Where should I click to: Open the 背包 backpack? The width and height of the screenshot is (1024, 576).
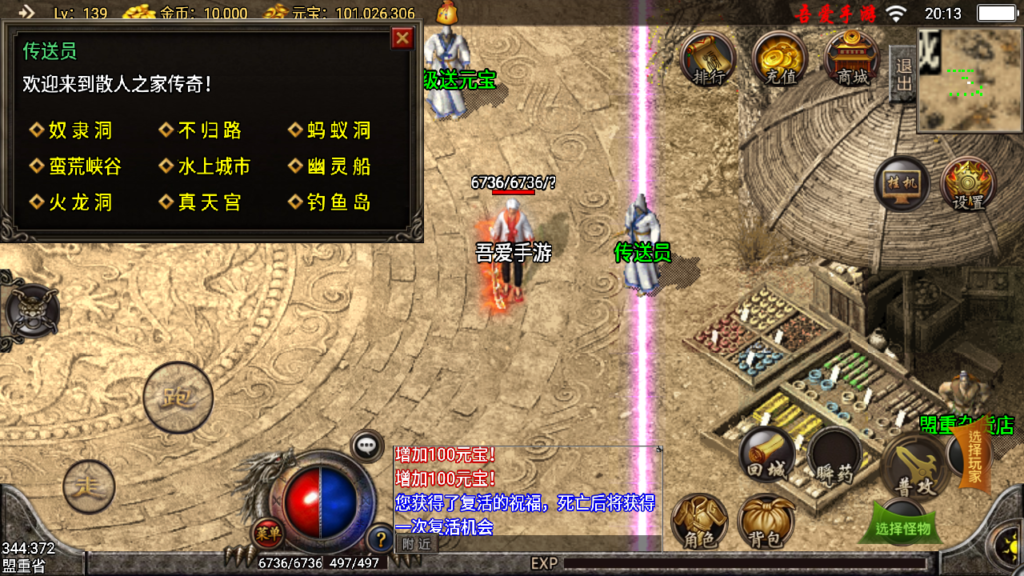(766, 522)
